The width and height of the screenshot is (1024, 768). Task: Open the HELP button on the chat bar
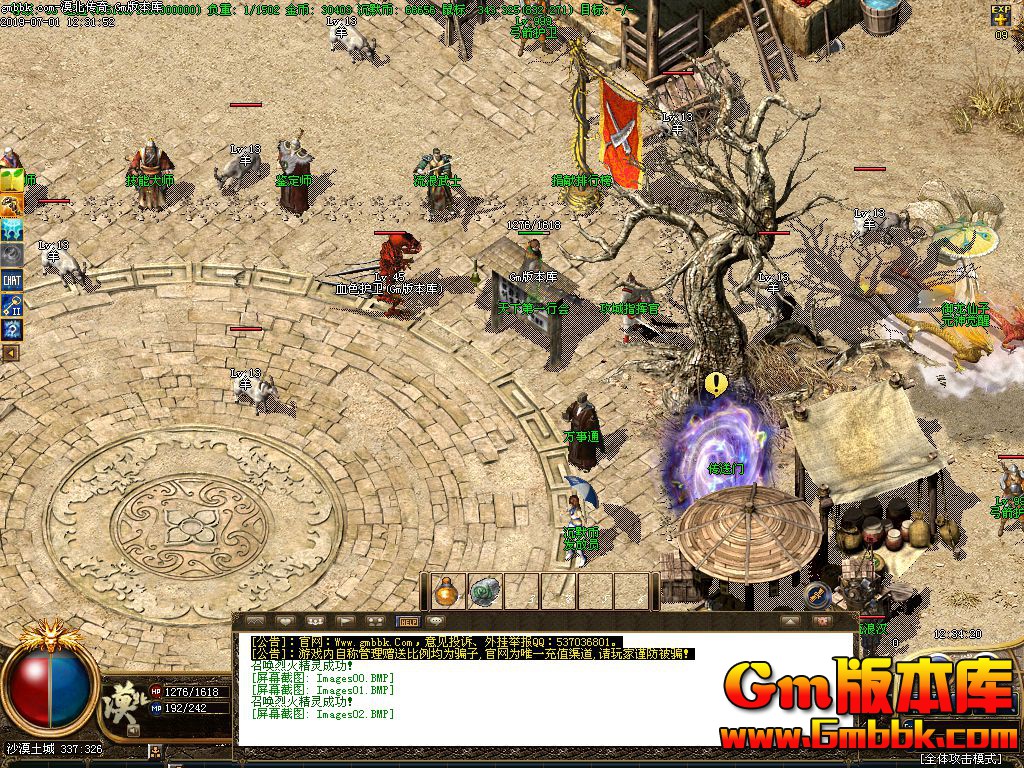click(407, 621)
